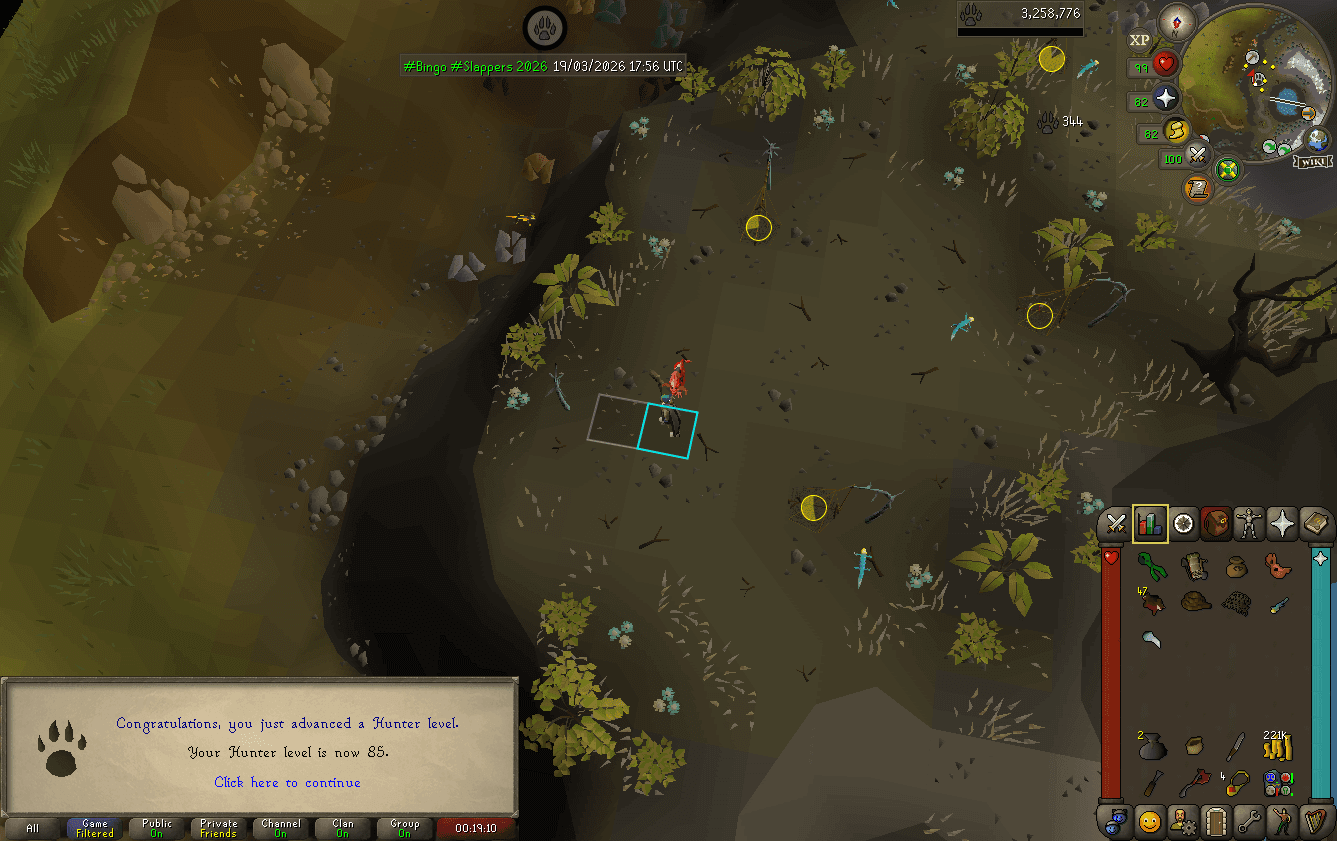Open the Emotes tab
1337x841 pixels.
[1283, 822]
